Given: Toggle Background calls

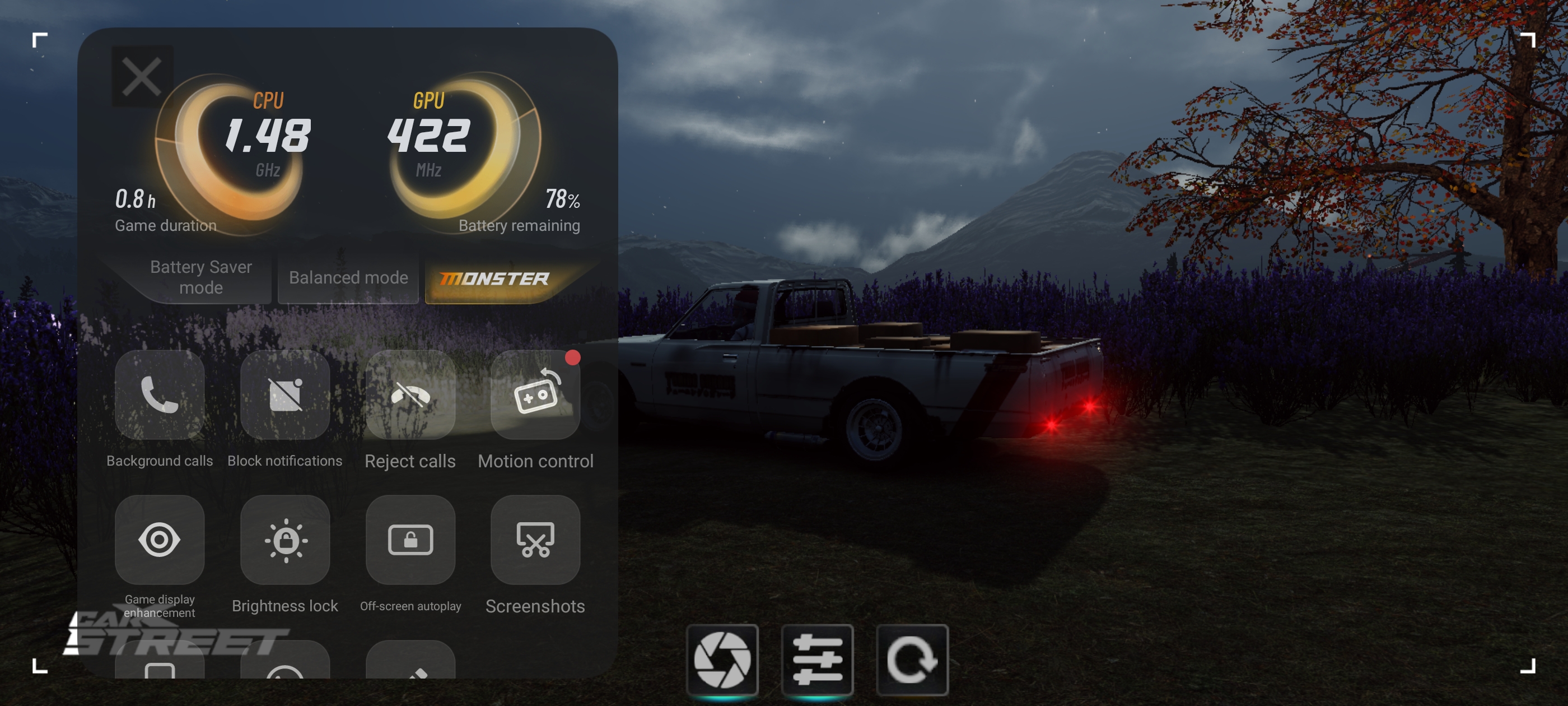Looking at the screenshot, I should tap(160, 394).
